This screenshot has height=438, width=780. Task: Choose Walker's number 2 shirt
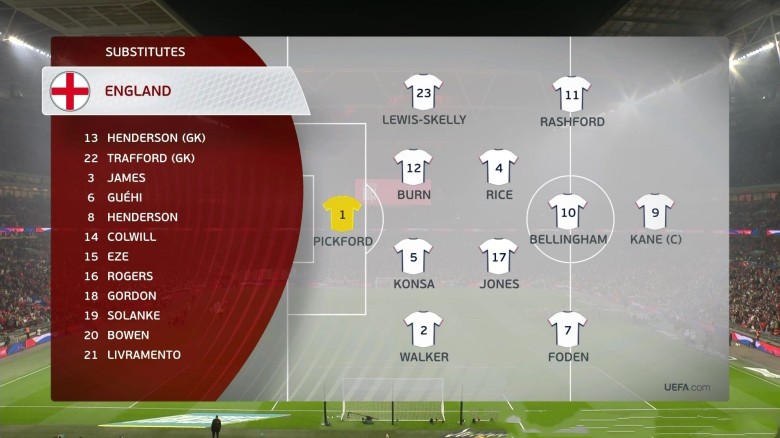pos(423,329)
